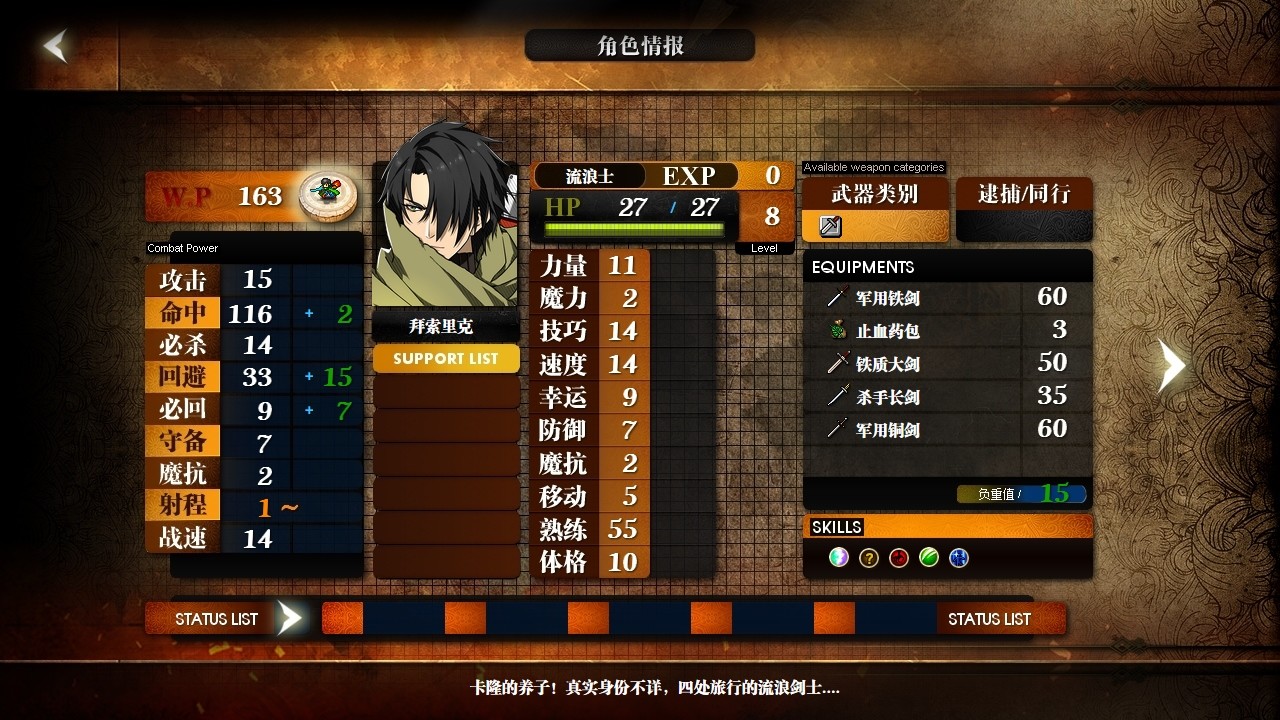Viewport: 1280px width, 720px height.
Task: Expand the left STATUS LIST arrow
Action: [290, 618]
